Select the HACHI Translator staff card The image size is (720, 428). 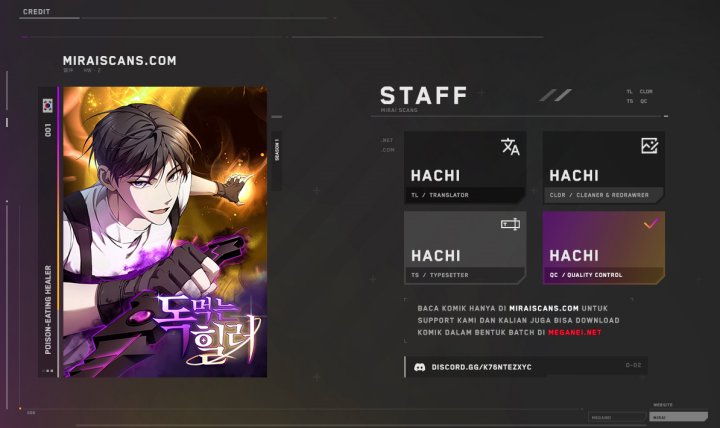pos(465,168)
